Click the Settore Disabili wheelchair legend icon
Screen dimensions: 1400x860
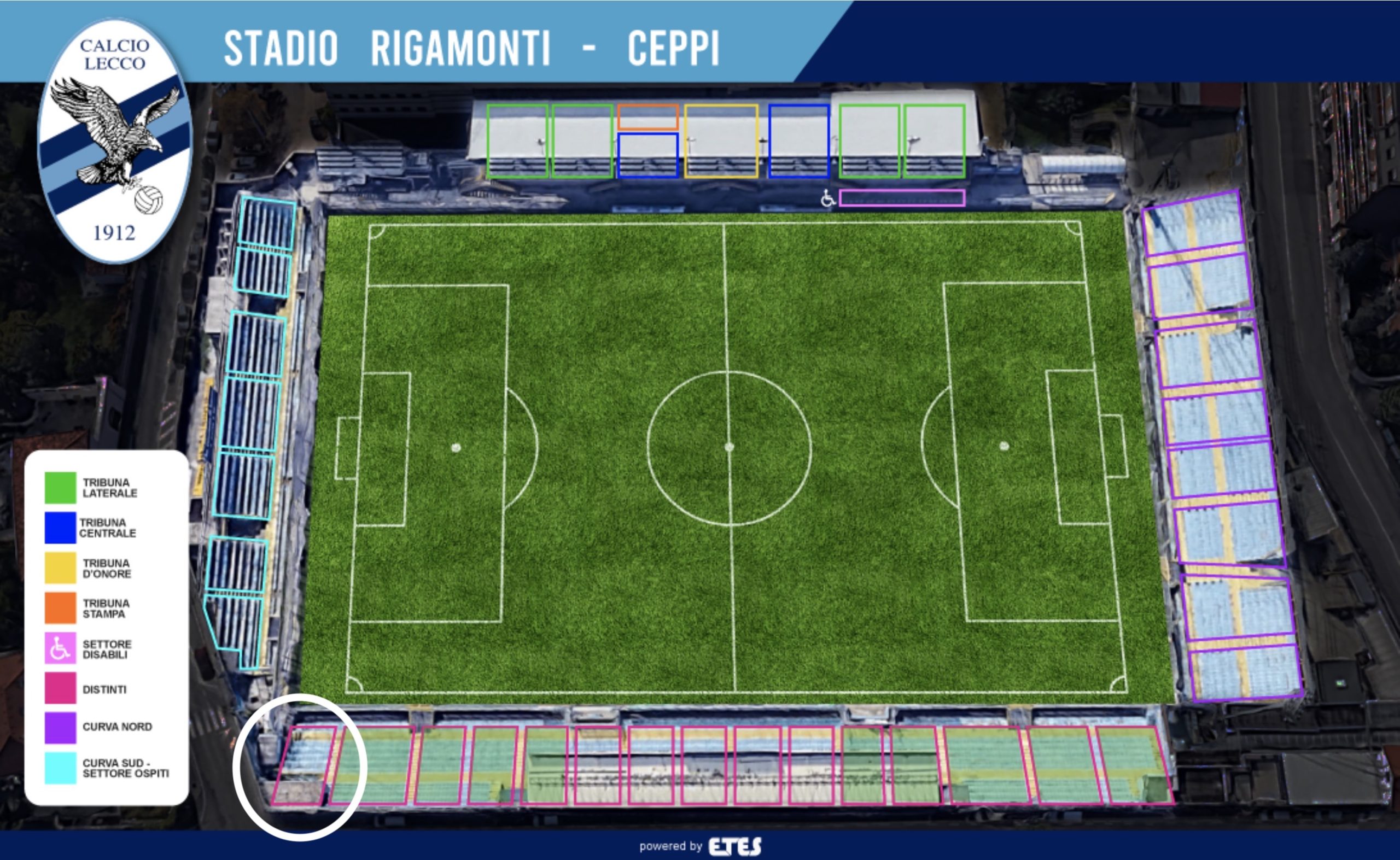point(60,648)
